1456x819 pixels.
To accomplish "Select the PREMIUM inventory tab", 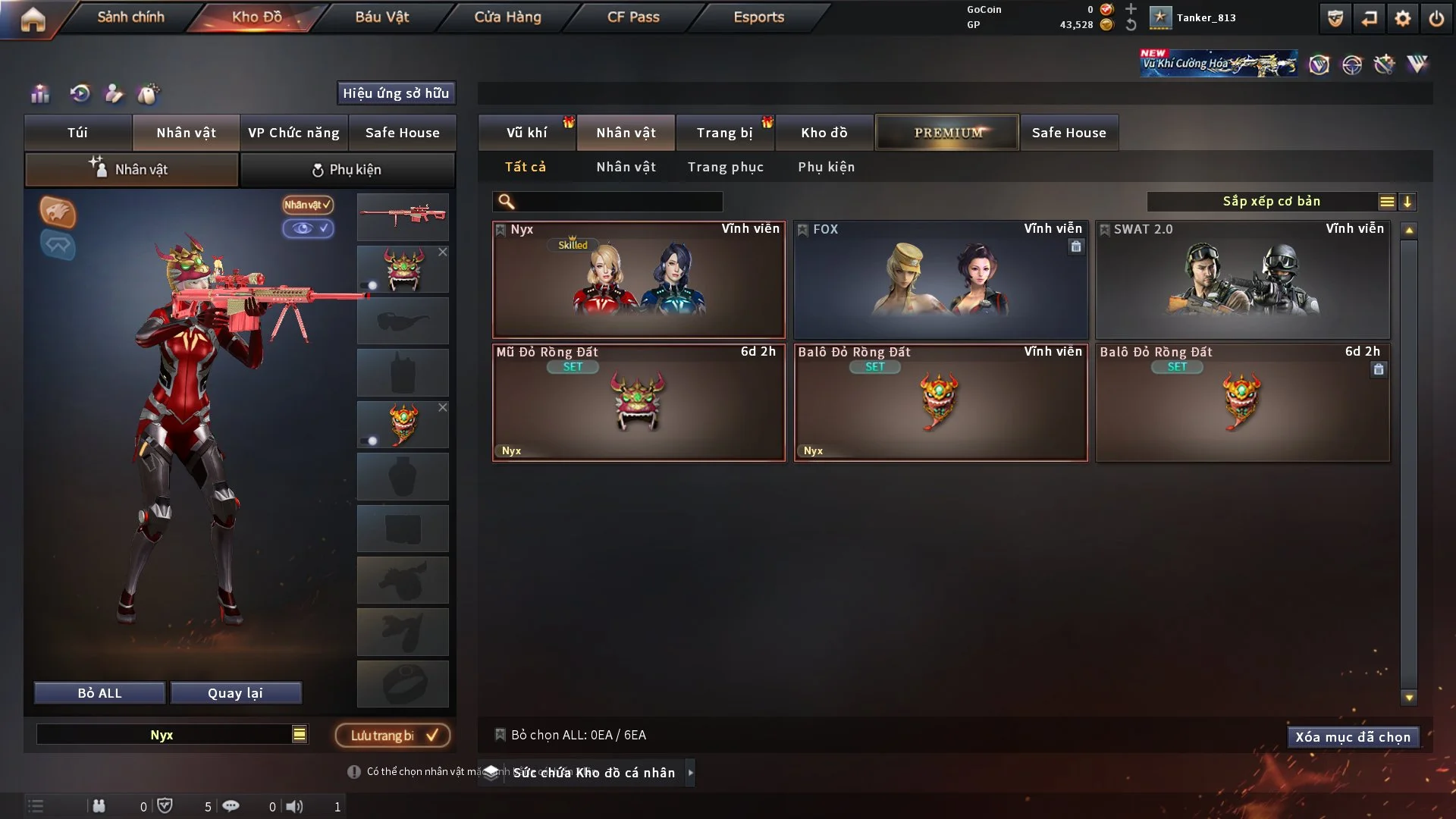I will pyautogui.click(x=947, y=133).
